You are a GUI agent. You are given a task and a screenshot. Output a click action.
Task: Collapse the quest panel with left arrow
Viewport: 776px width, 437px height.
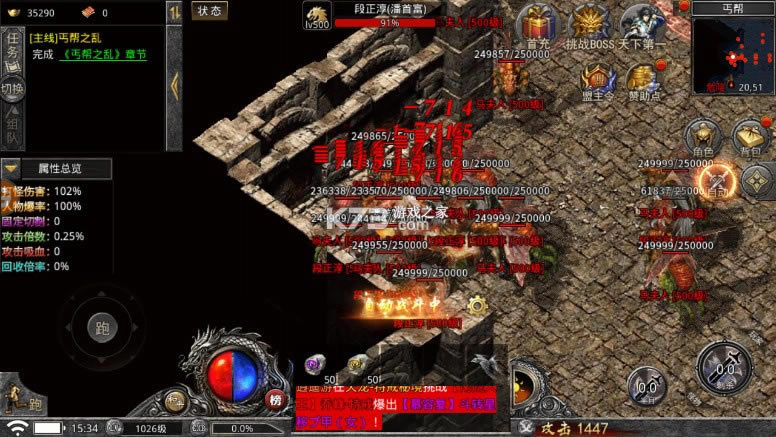pyautogui.click(x=174, y=85)
